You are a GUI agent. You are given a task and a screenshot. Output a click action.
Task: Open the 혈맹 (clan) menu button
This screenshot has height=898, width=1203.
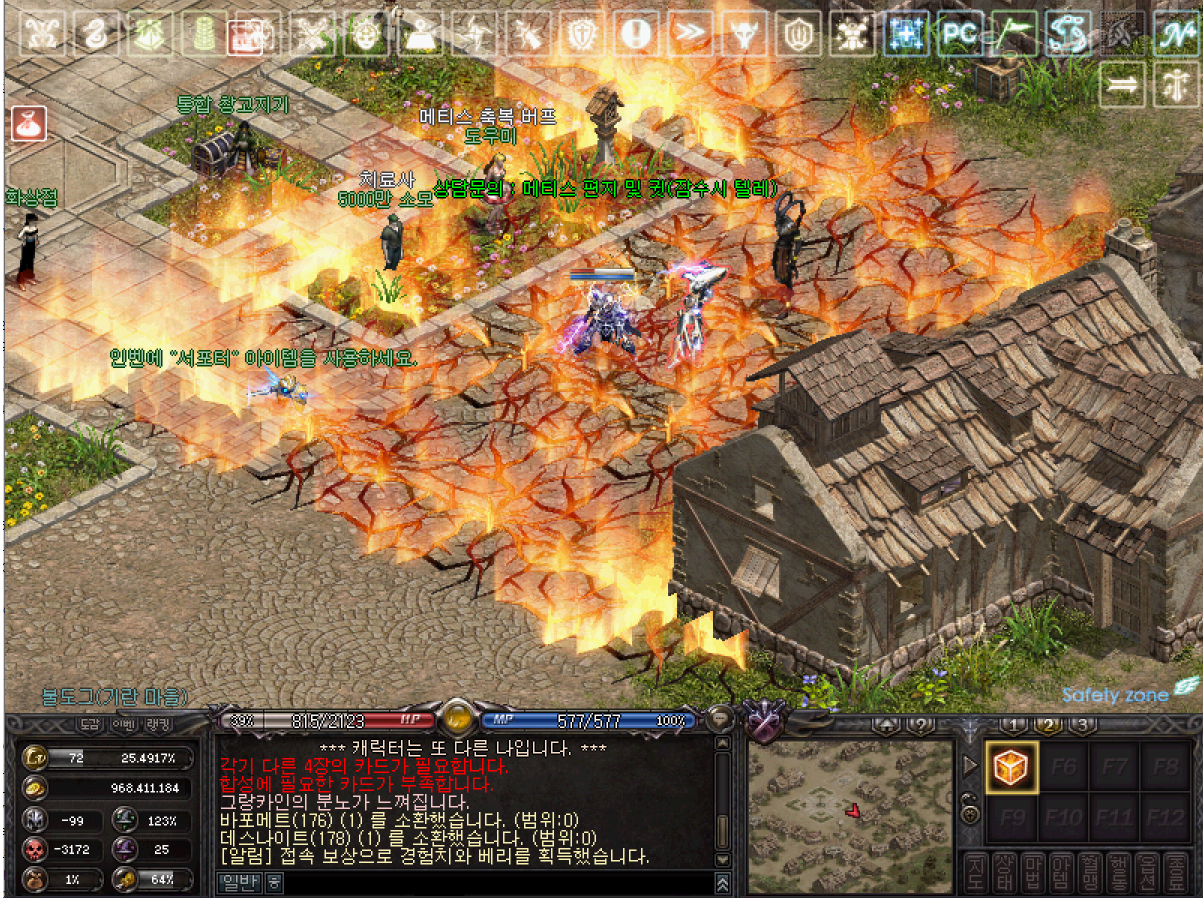click(1091, 873)
